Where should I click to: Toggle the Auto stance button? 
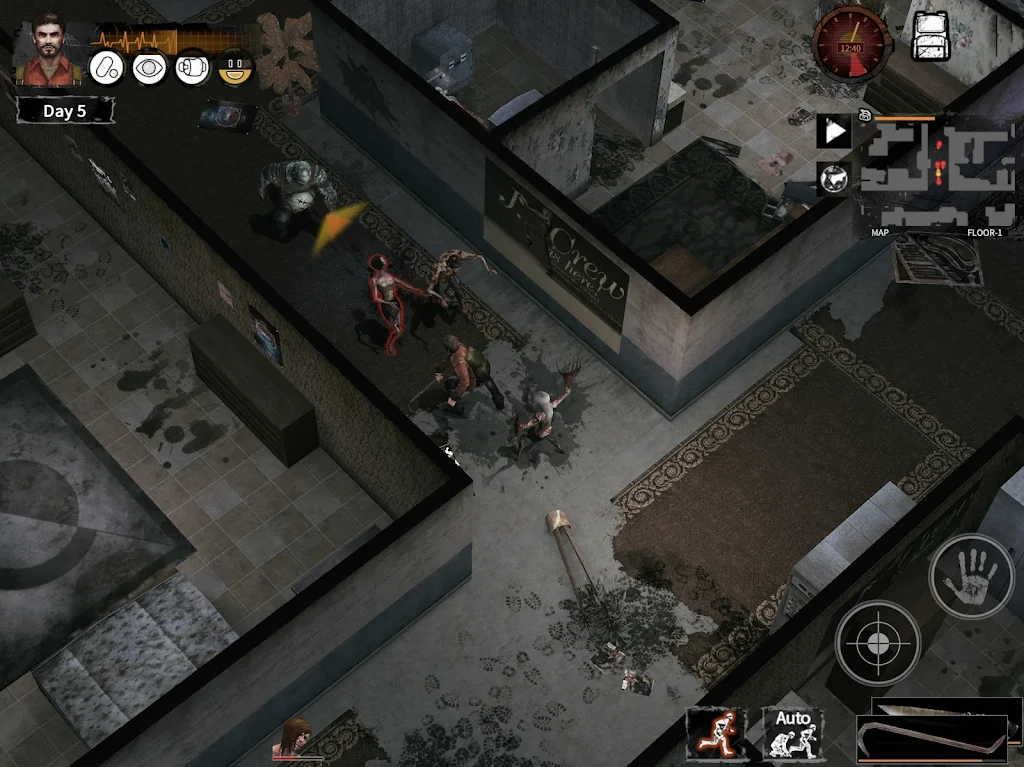[x=793, y=733]
